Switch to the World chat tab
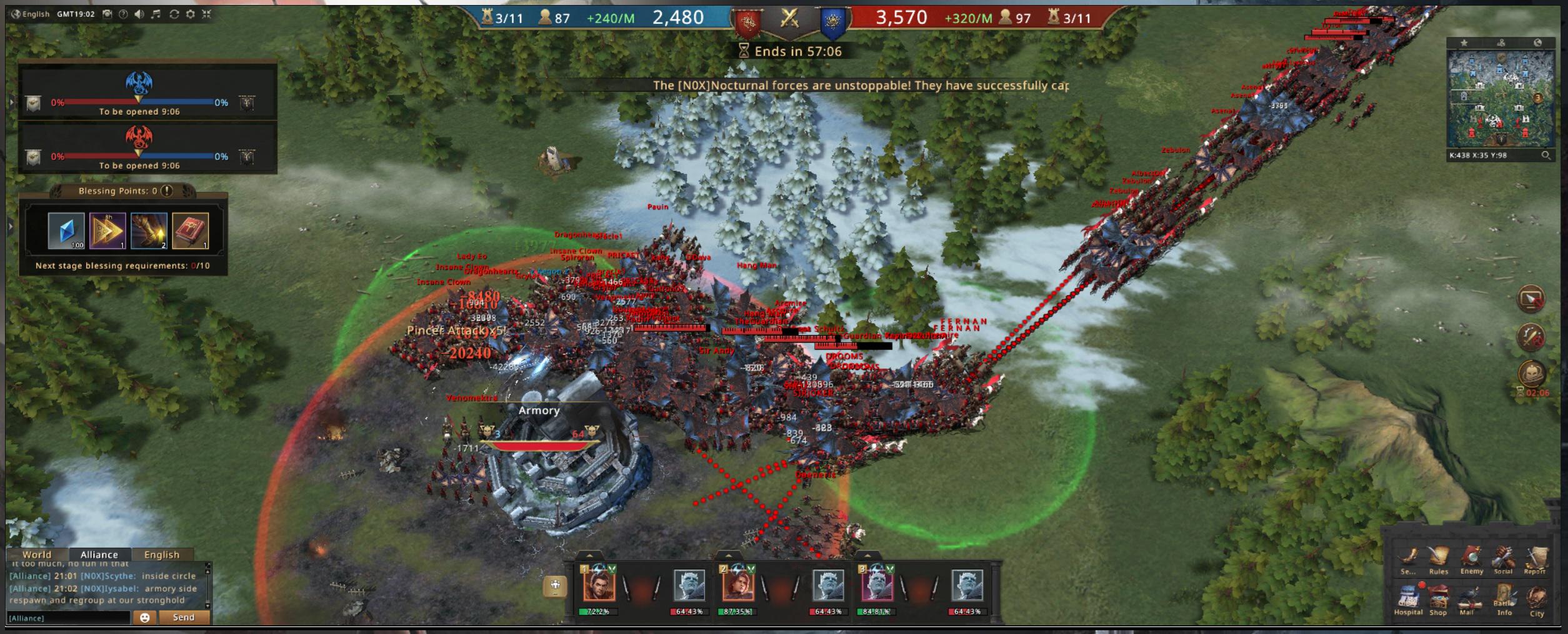Screen dimensions: 1568x634 (37, 555)
